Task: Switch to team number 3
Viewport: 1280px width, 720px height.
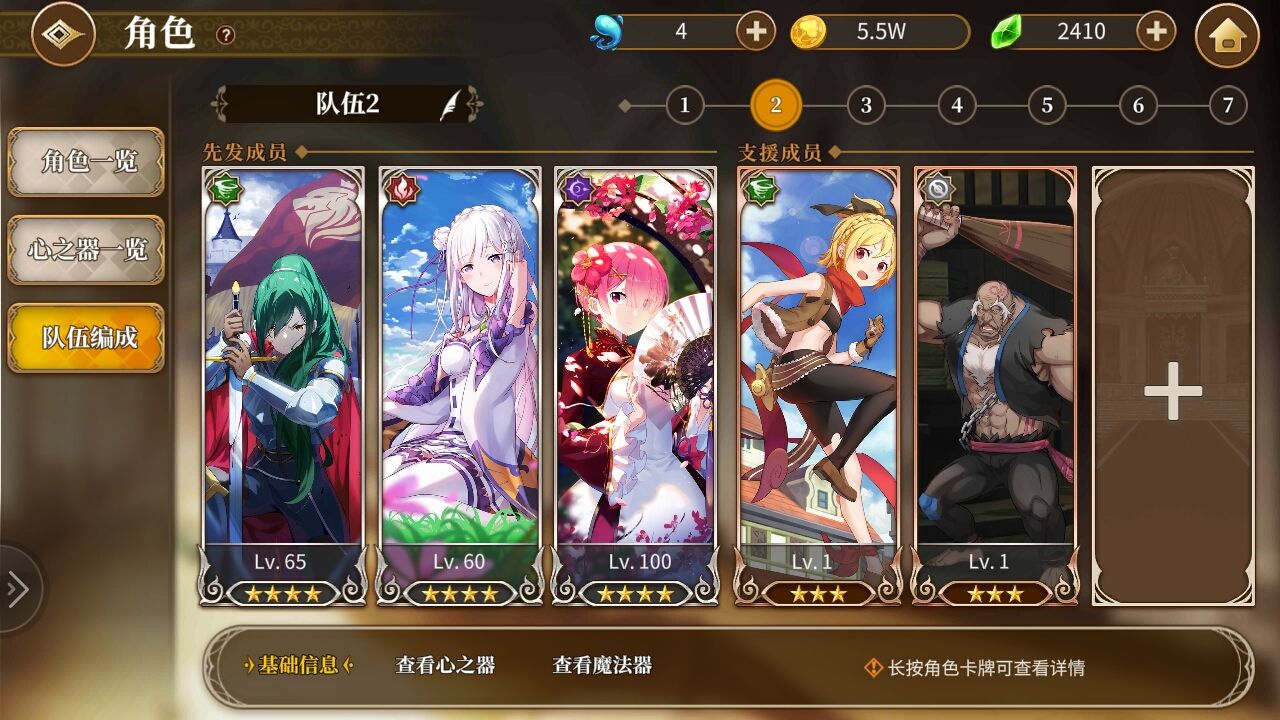Action: click(866, 105)
